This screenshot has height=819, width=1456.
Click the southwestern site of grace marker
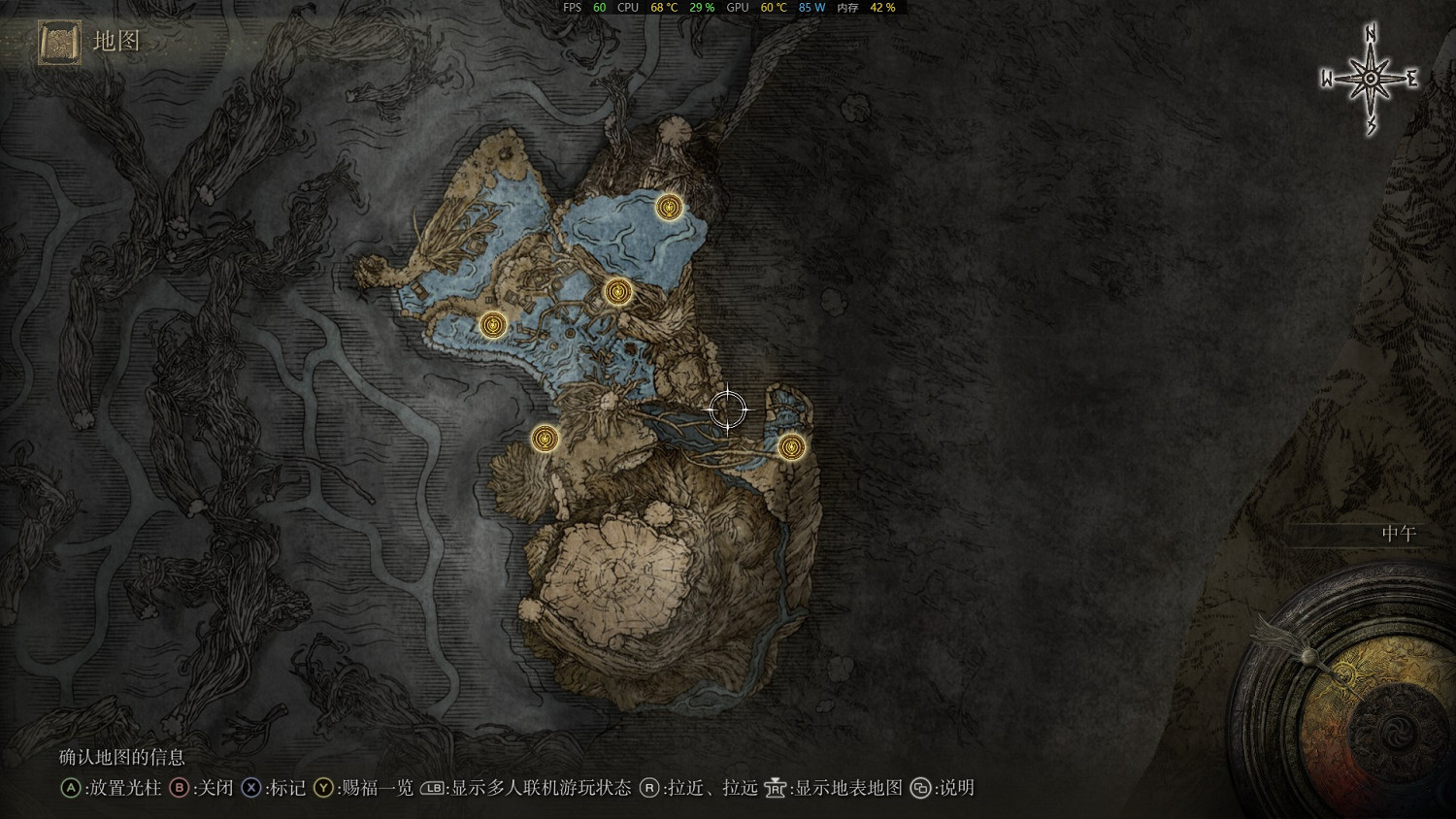pos(544,439)
